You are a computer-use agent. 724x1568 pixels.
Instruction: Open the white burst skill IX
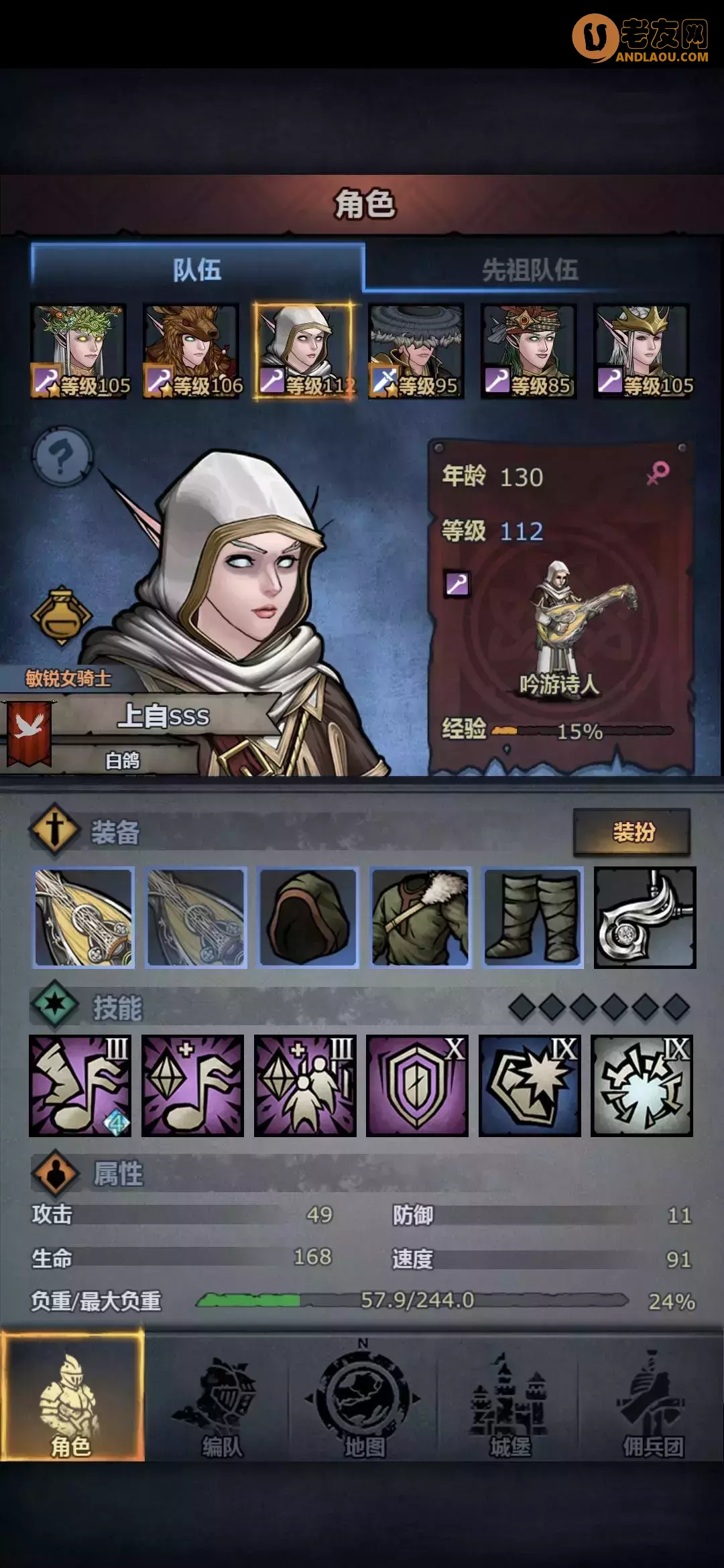click(x=642, y=1086)
